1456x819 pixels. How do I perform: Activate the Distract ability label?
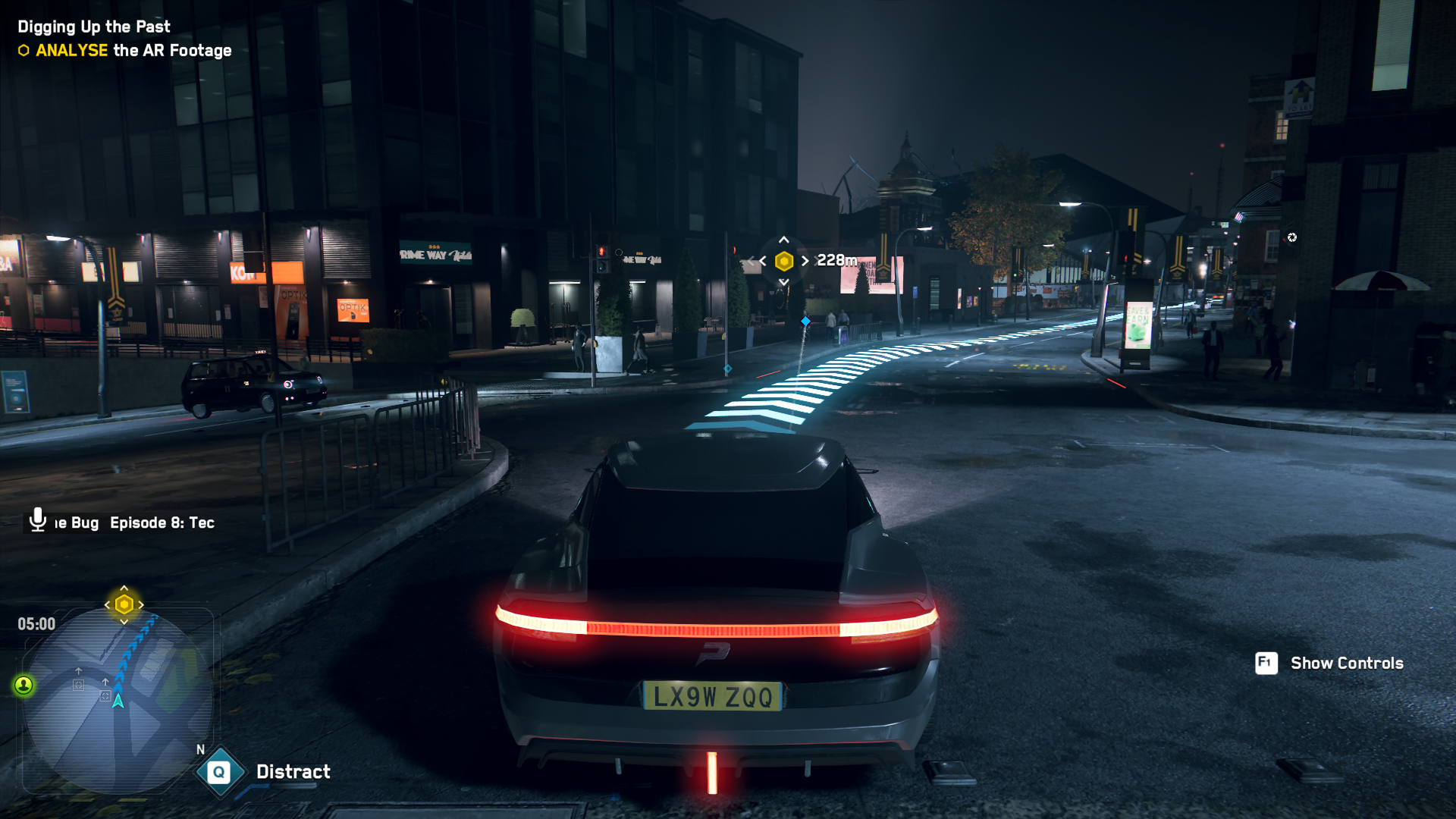click(293, 772)
